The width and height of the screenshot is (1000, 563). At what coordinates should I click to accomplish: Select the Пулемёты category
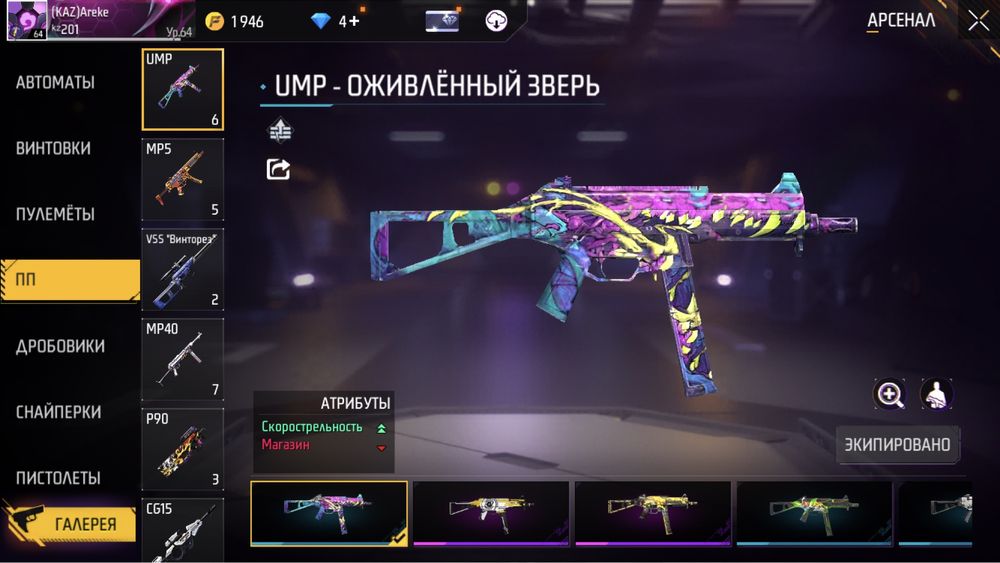[x=56, y=215]
